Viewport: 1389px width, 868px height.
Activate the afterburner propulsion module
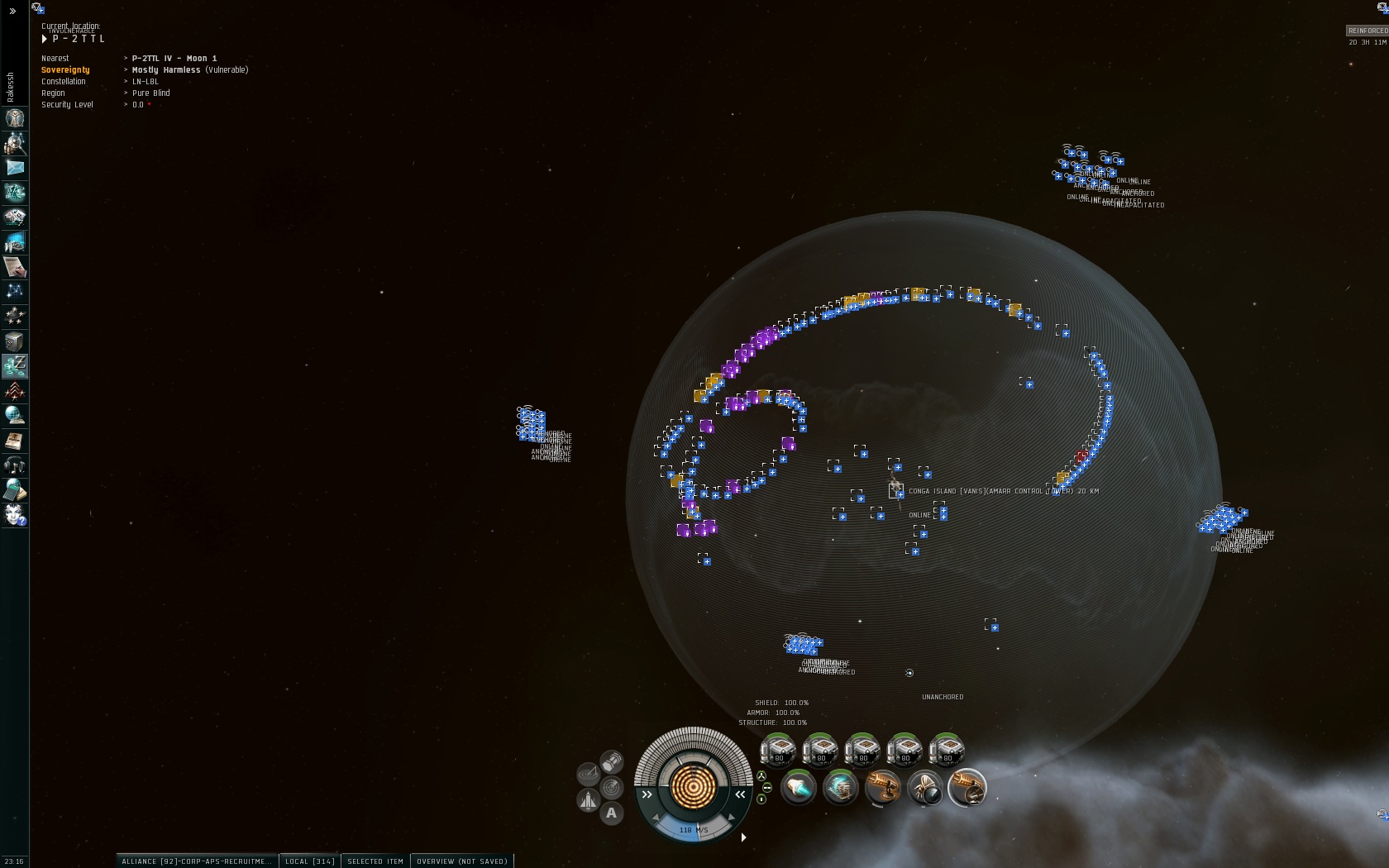tap(799, 788)
